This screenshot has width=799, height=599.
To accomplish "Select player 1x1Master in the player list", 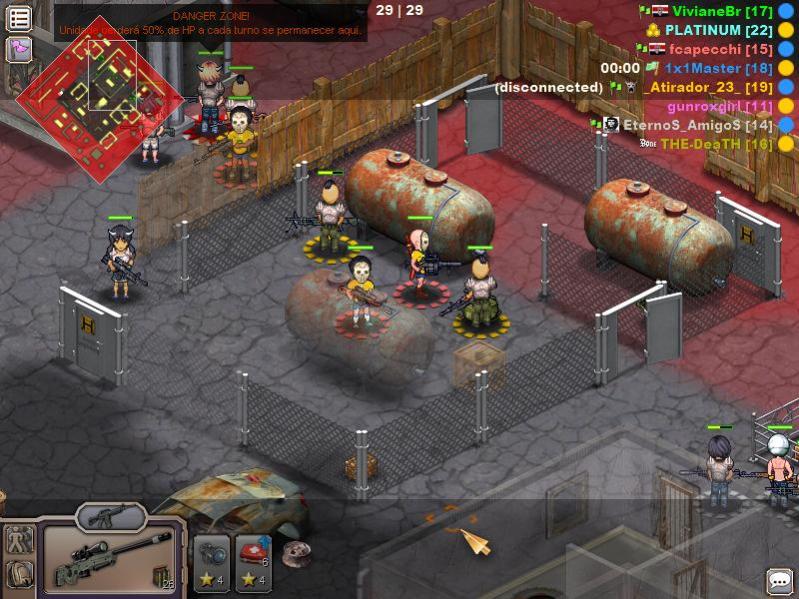I will click(718, 68).
